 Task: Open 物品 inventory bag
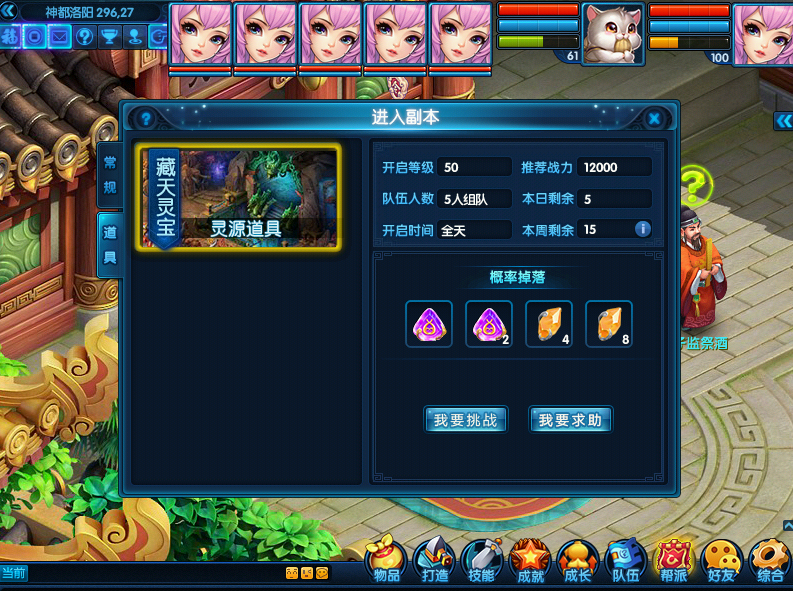[x=387, y=560]
